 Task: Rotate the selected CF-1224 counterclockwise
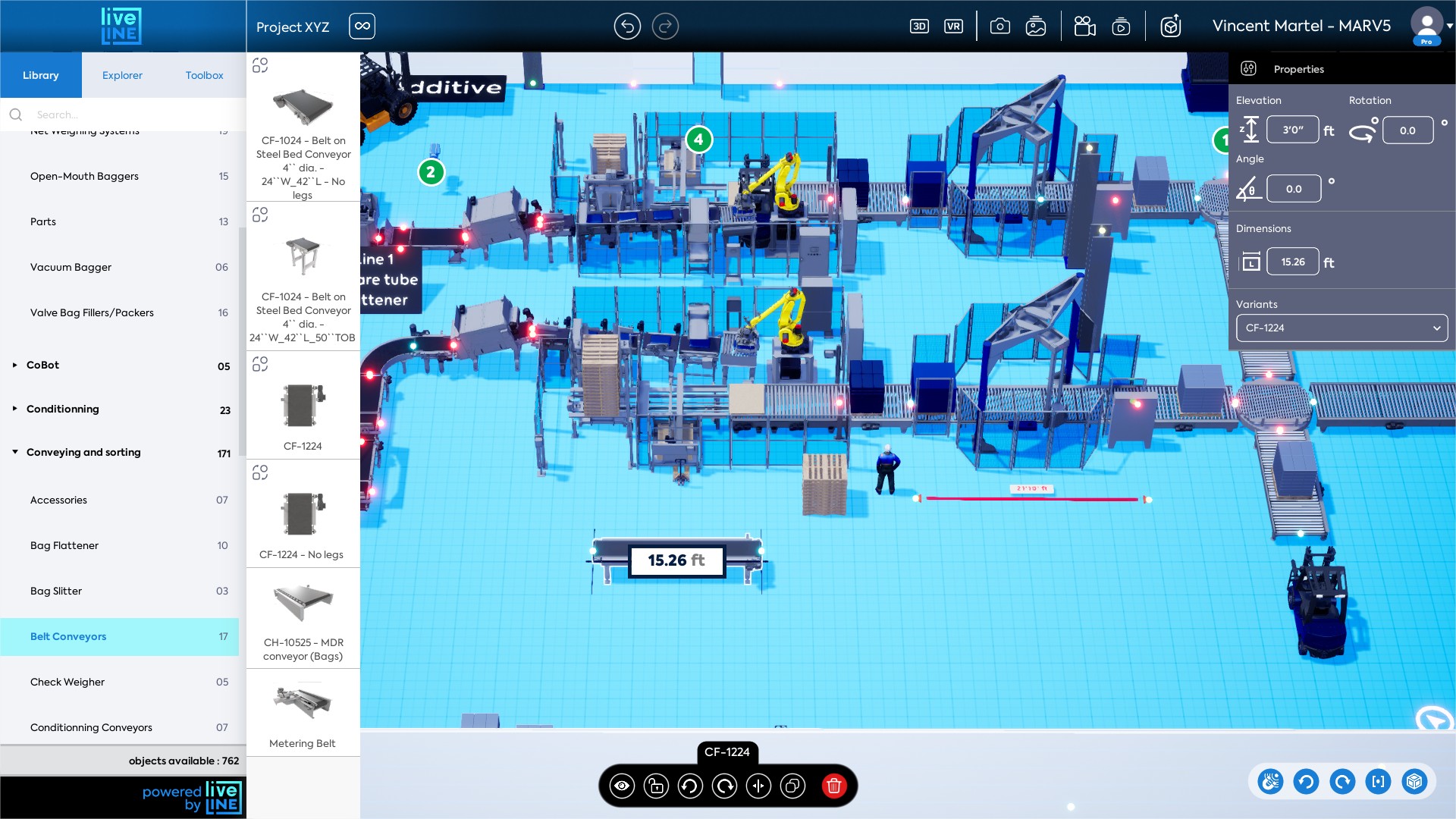690,786
